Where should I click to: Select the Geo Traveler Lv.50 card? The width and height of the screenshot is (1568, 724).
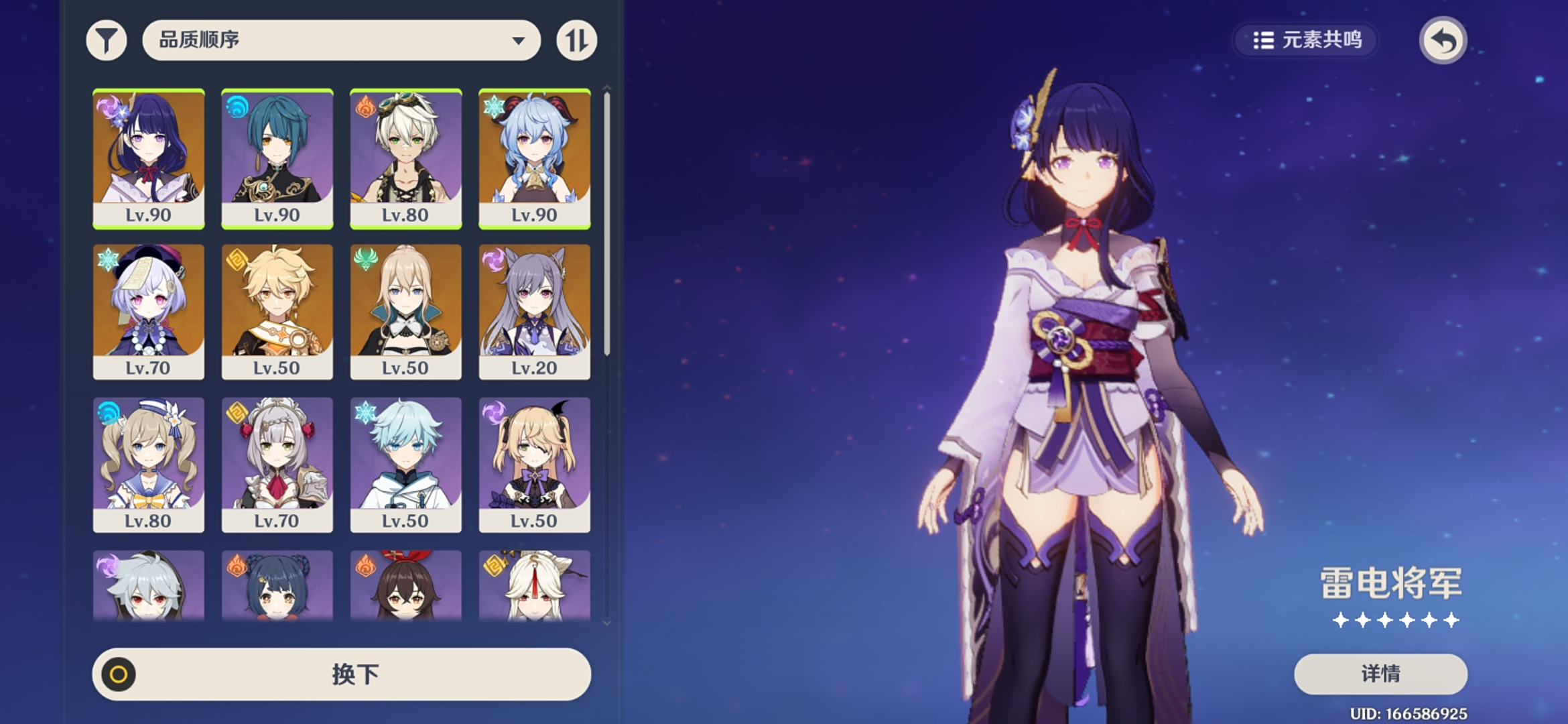[x=277, y=311]
